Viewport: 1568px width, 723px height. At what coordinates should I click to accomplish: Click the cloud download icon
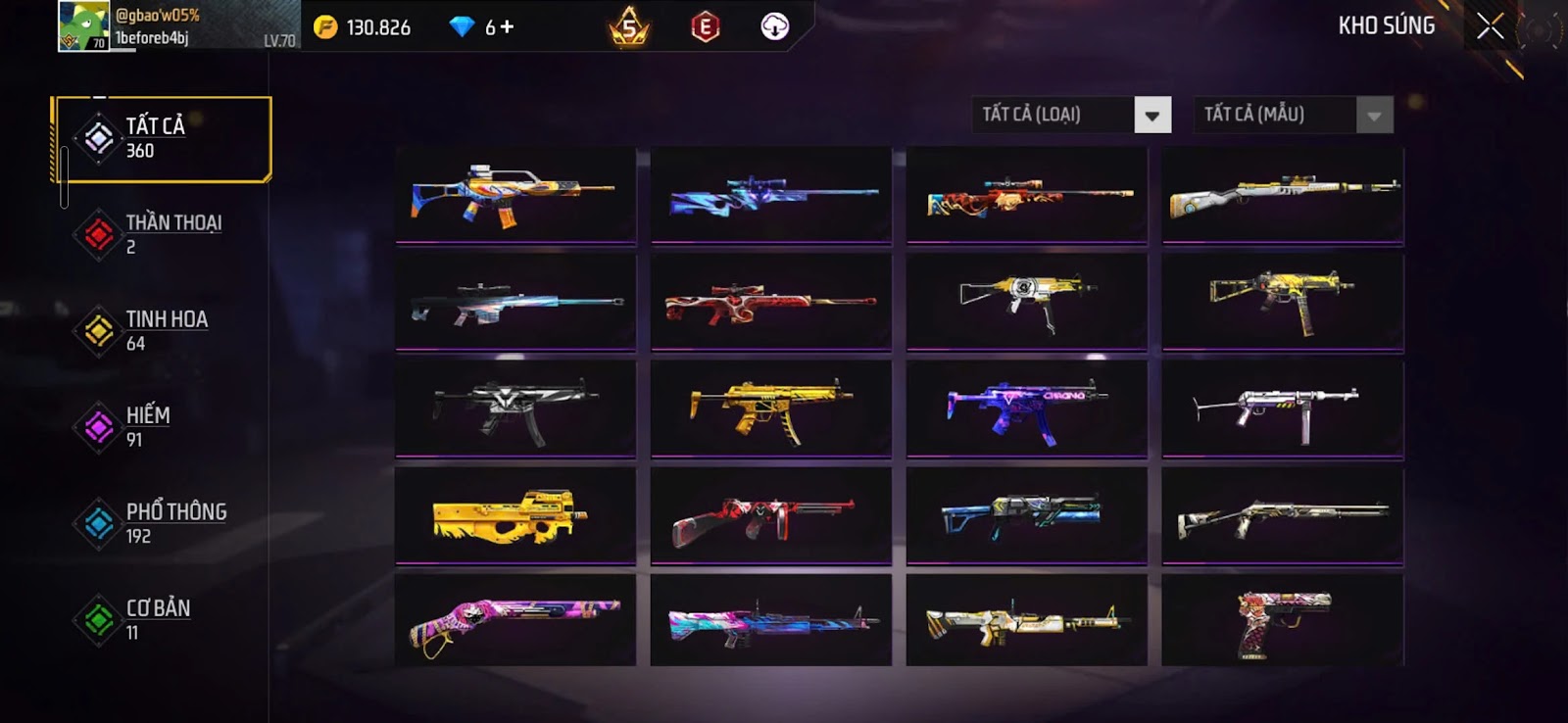coord(774,26)
